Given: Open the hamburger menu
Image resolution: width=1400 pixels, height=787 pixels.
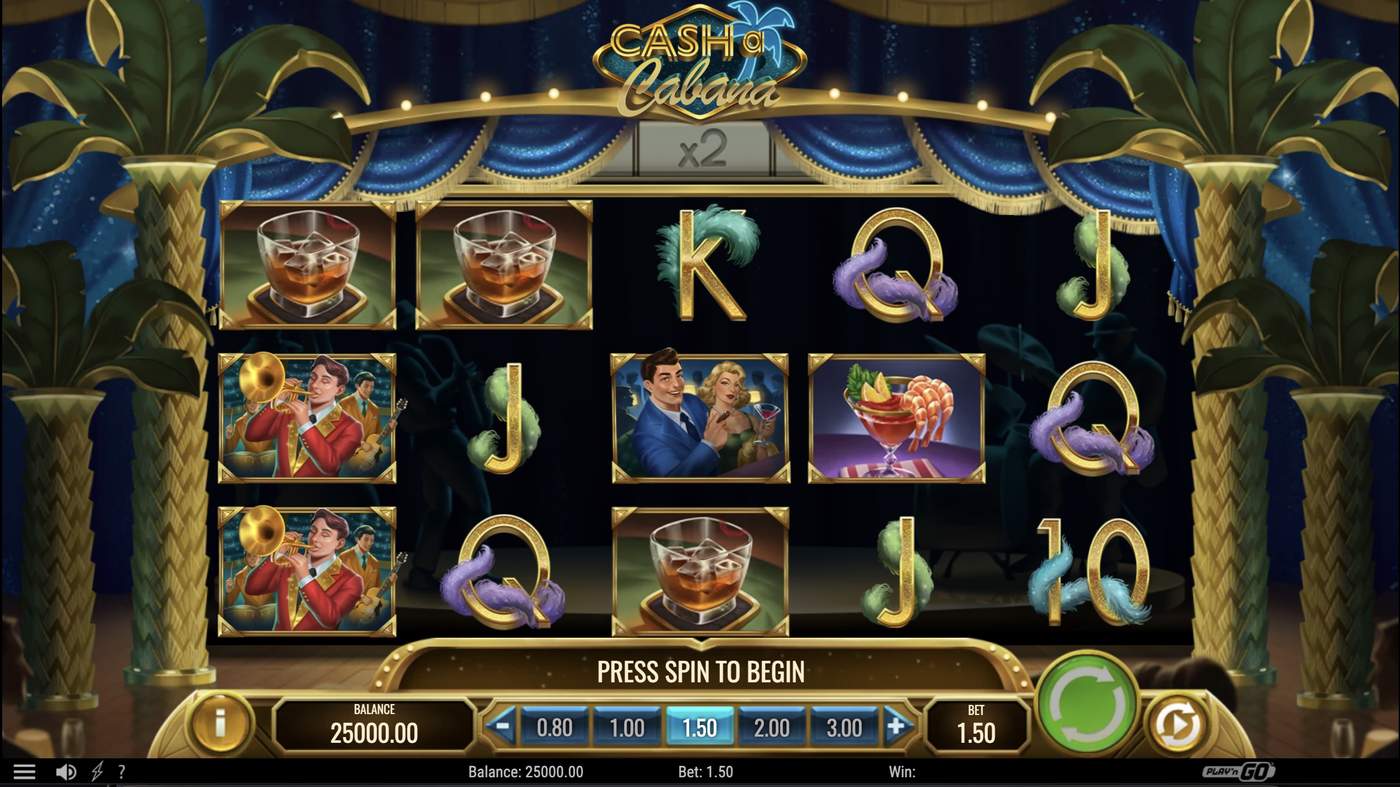Looking at the screenshot, I should pyautogui.click(x=24, y=770).
